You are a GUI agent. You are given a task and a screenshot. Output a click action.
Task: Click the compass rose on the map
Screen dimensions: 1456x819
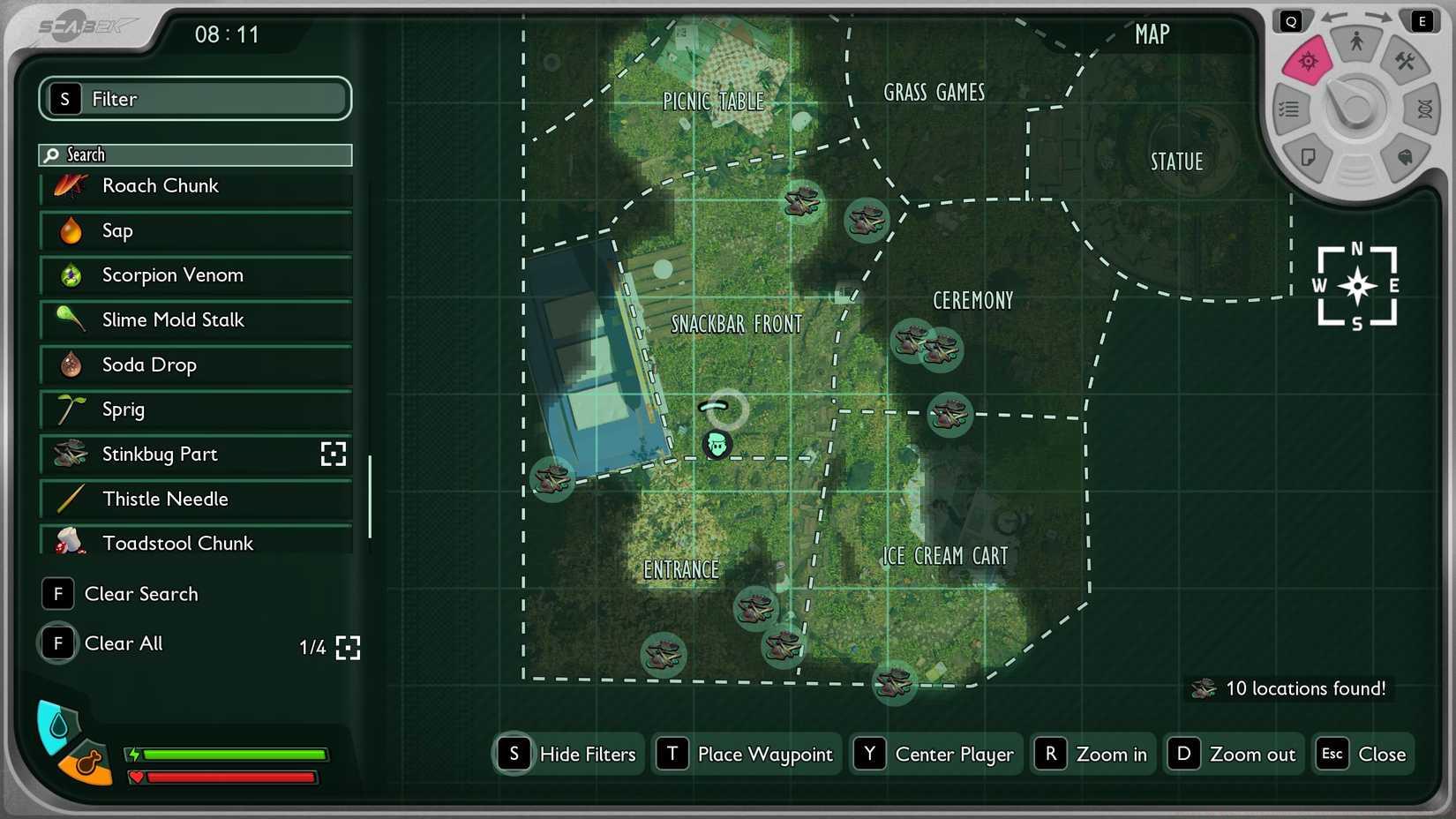1356,287
